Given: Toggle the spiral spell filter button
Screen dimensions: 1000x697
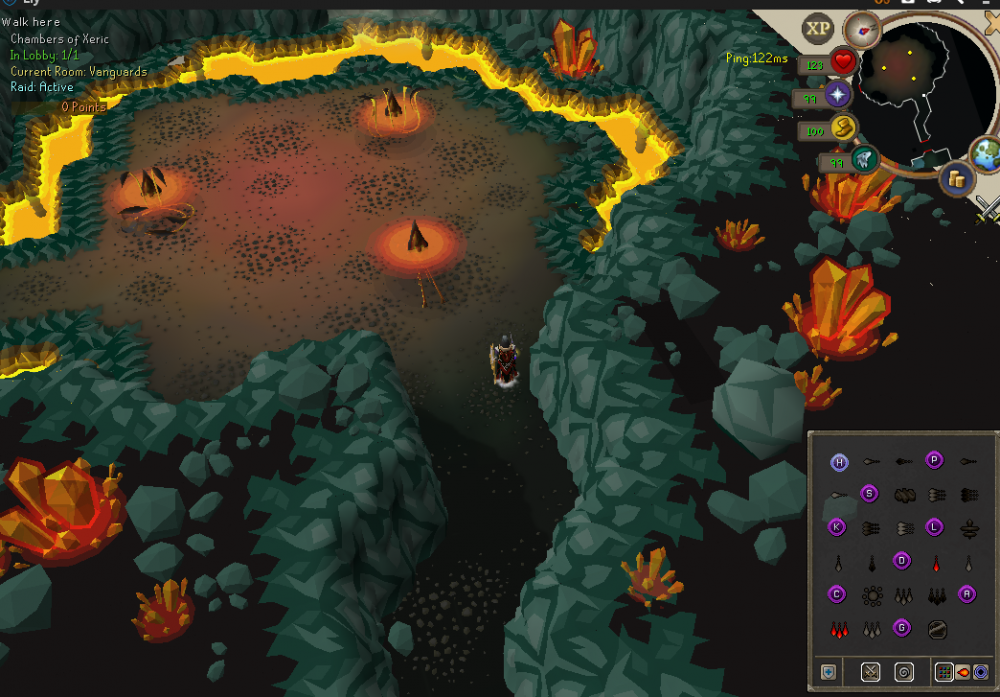Looking at the screenshot, I should tap(904, 672).
